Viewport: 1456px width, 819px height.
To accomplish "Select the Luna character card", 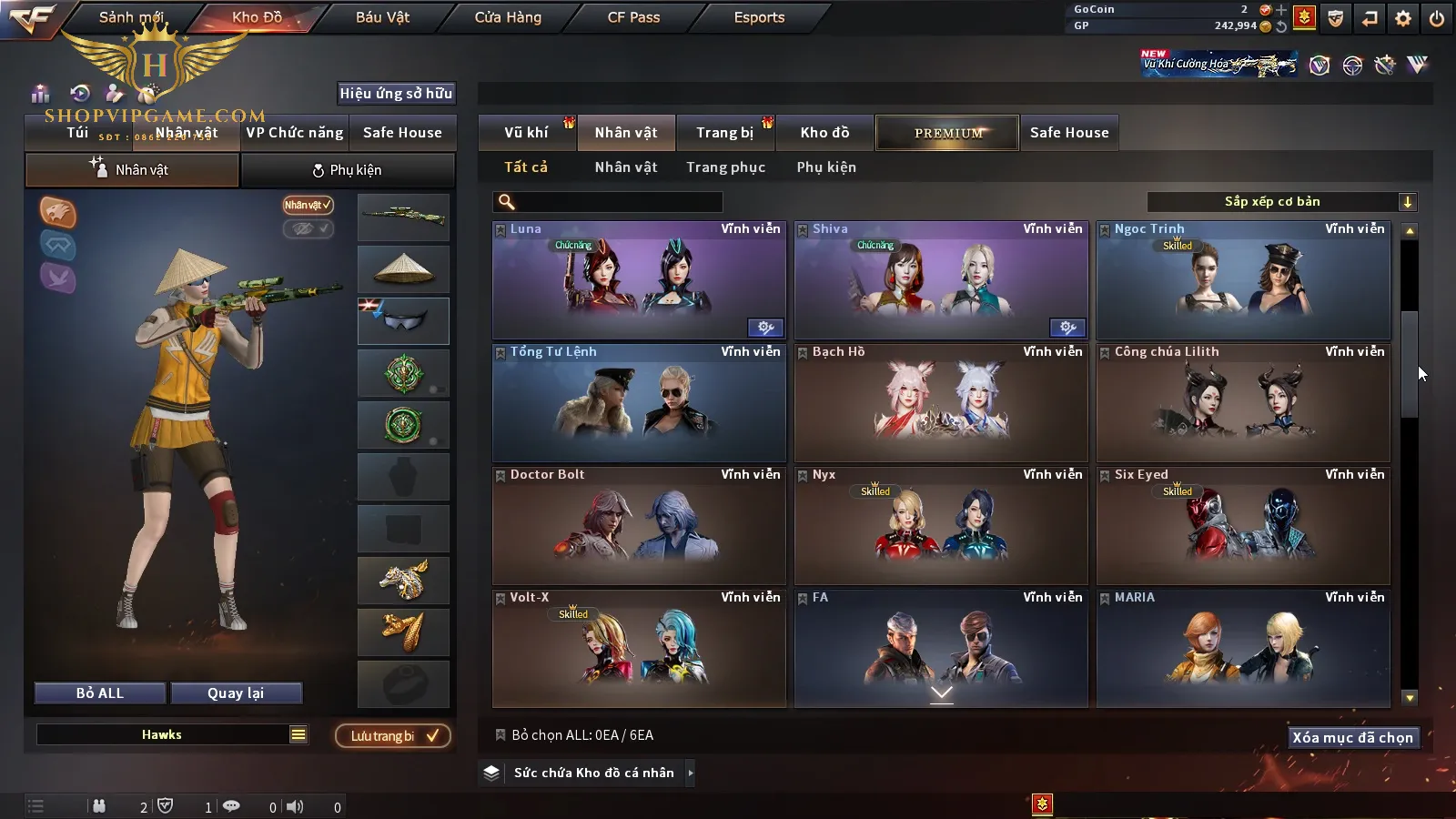I will click(x=638, y=281).
